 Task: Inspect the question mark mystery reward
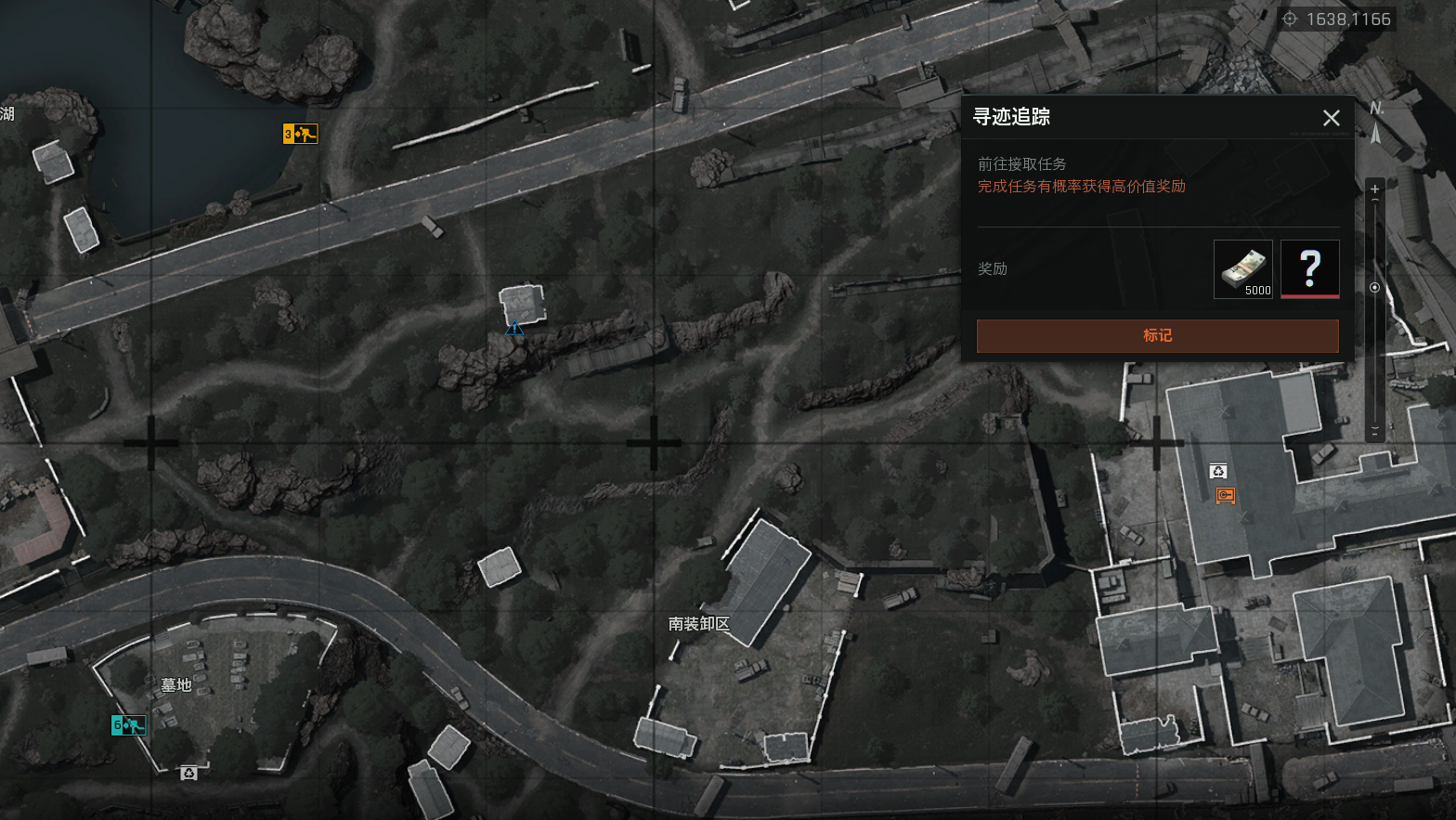1309,269
